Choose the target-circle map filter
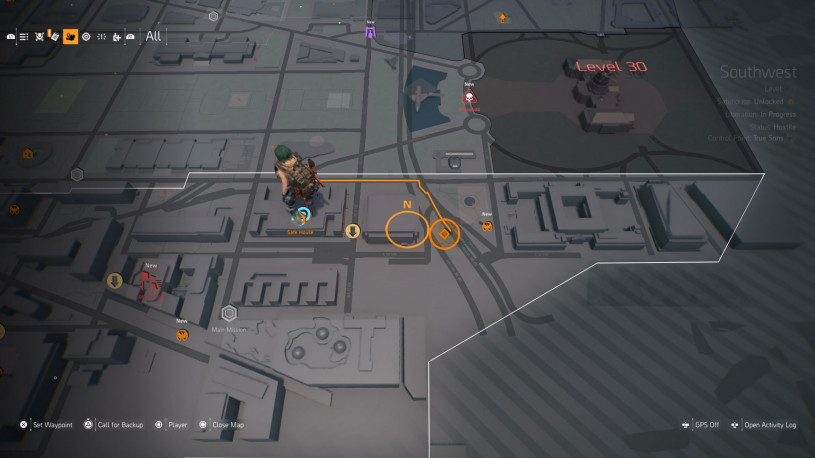The height and width of the screenshot is (458, 815). point(86,37)
